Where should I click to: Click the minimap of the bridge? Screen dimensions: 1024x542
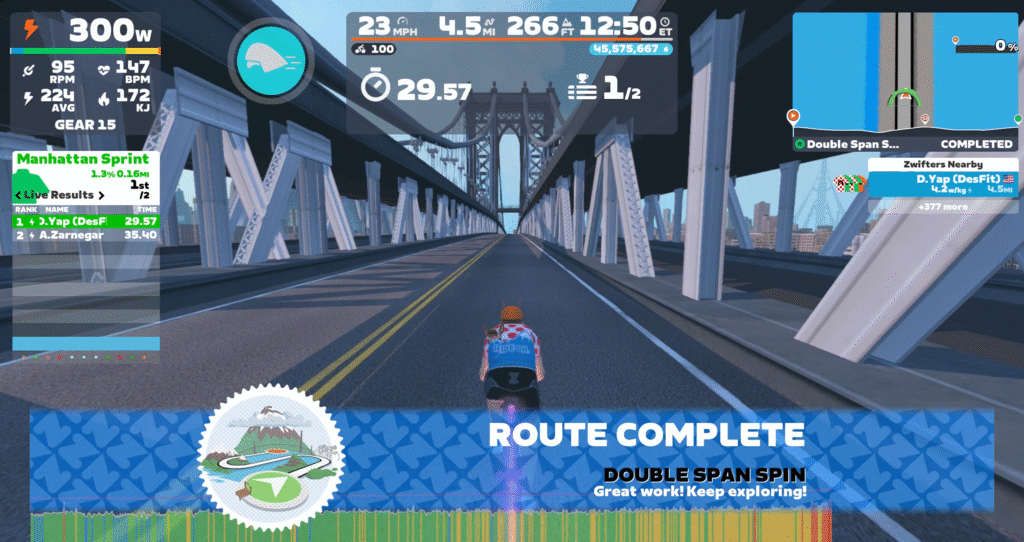pos(905,72)
